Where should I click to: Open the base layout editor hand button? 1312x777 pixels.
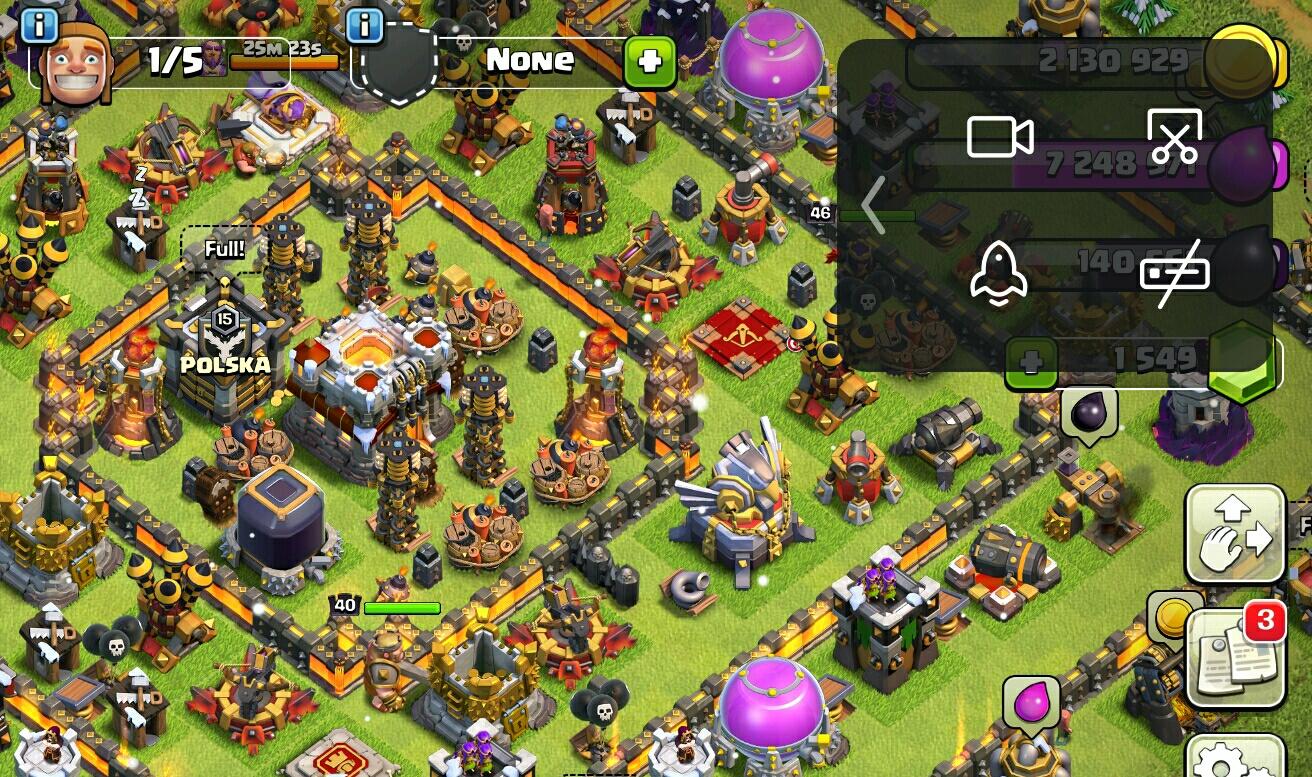pyautogui.click(x=1235, y=534)
